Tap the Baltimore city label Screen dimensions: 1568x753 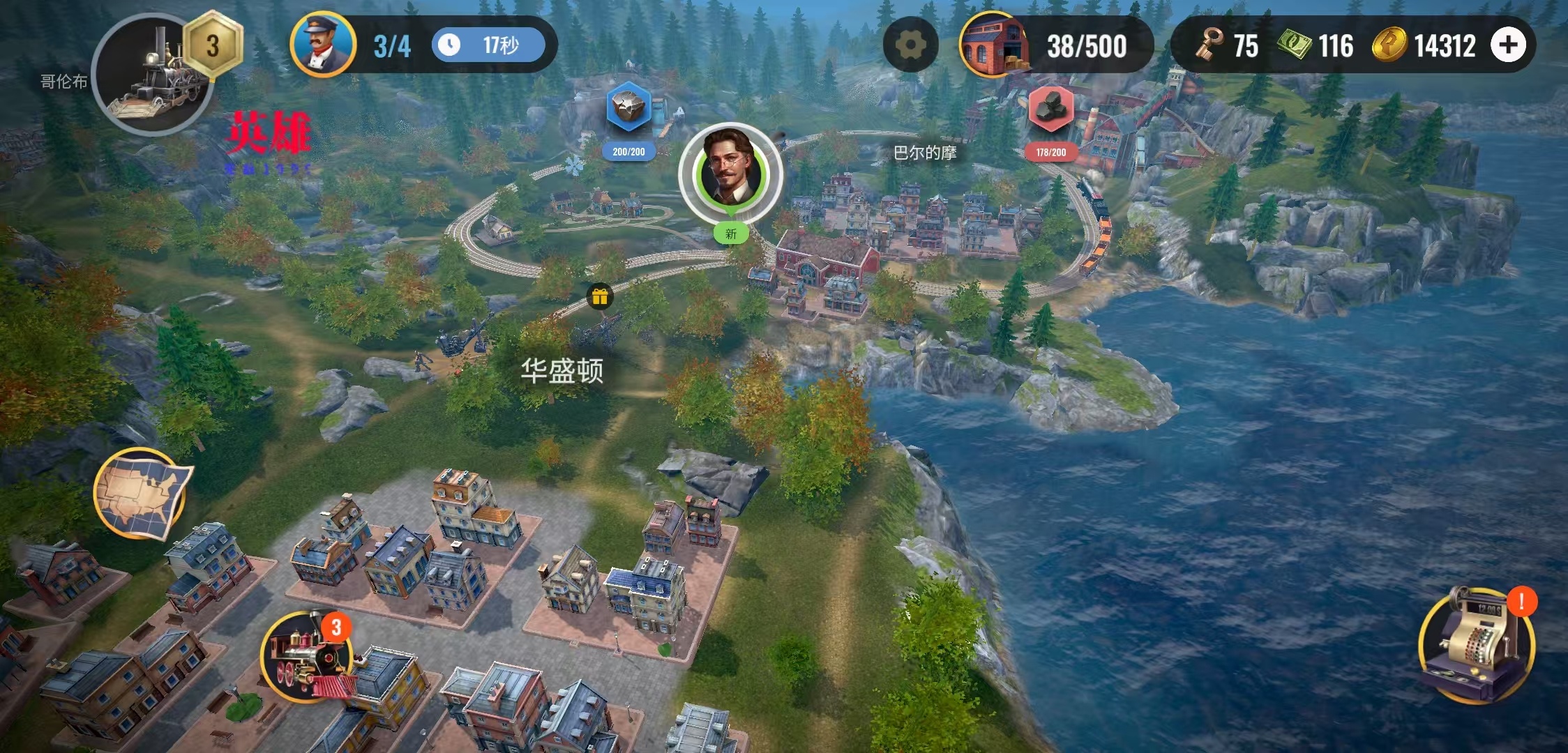(925, 153)
